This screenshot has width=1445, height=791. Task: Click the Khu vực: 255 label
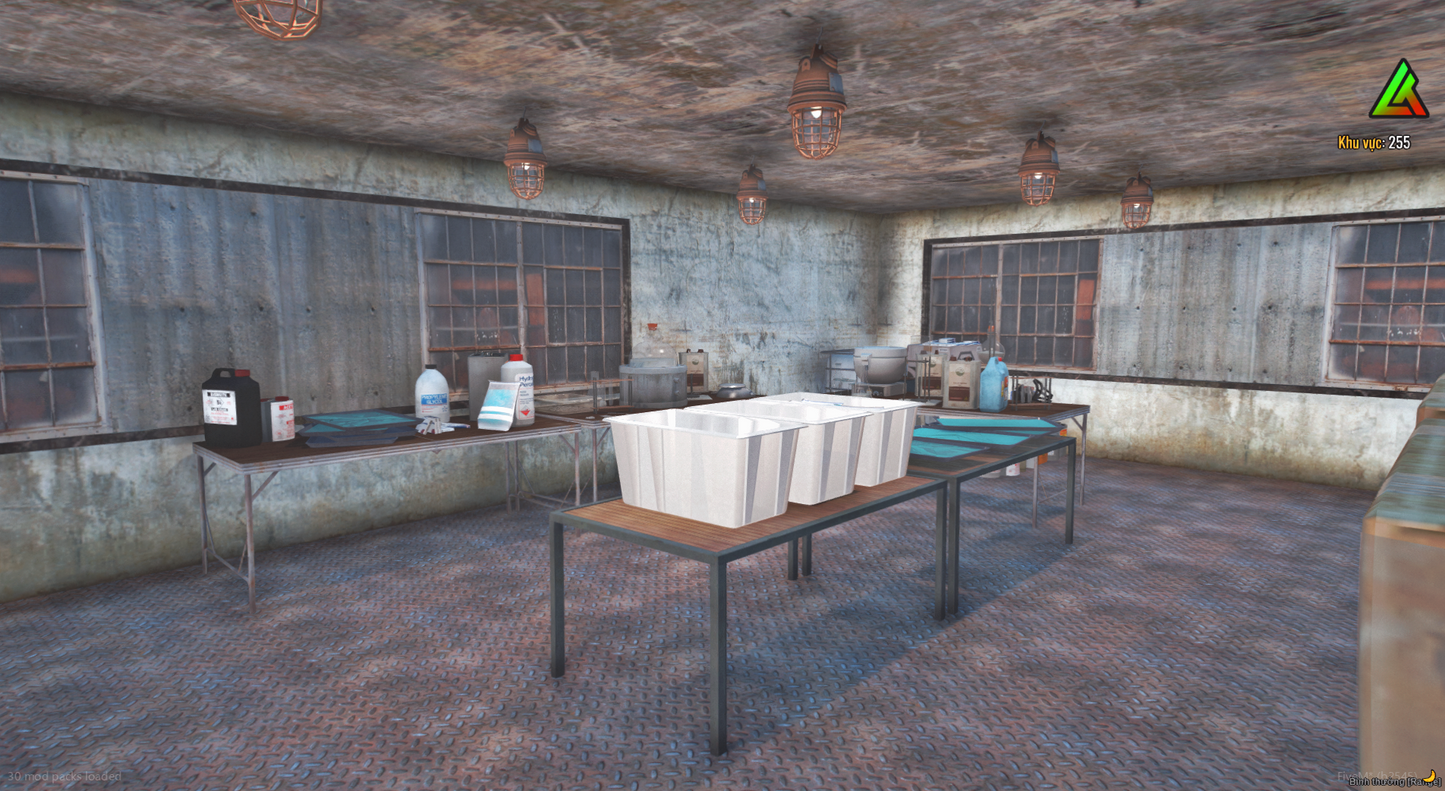click(x=1375, y=144)
